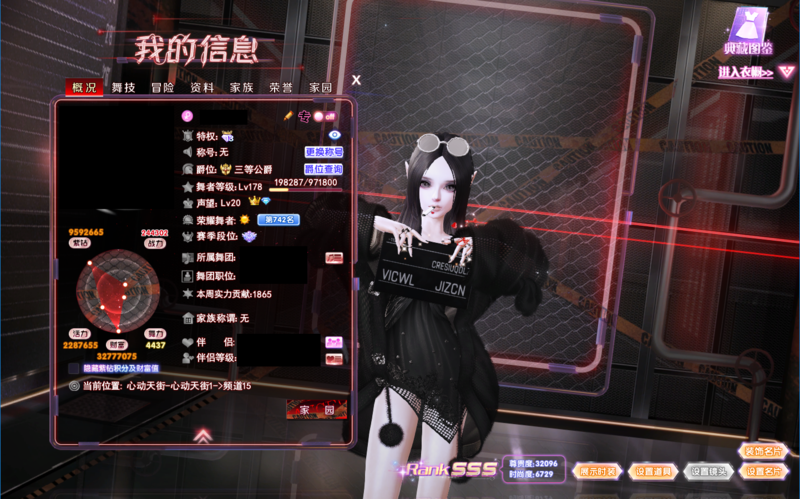The height and width of the screenshot is (499, 800).
Task: Toggle the off switch in profile header
Action: coord(324,116)
